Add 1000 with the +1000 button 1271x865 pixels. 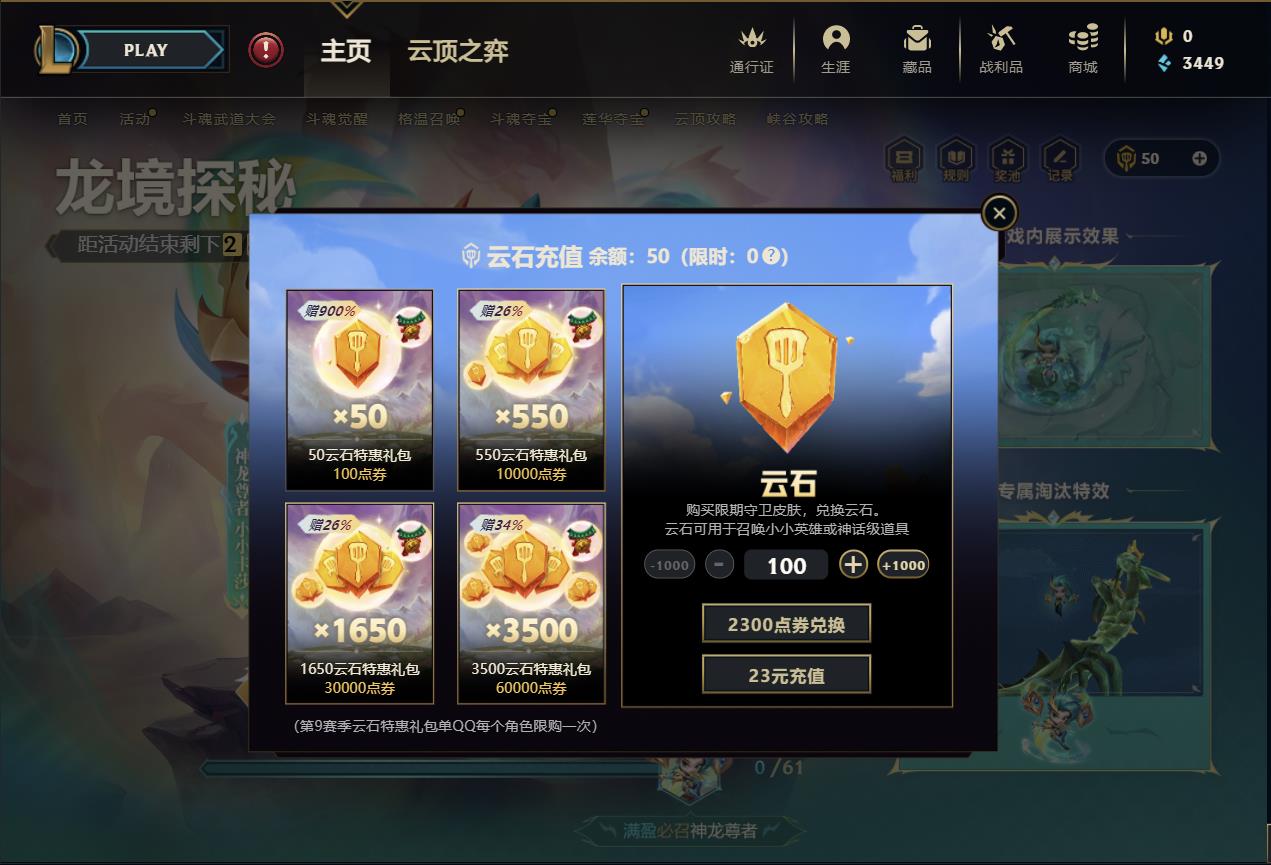(903, 565)
